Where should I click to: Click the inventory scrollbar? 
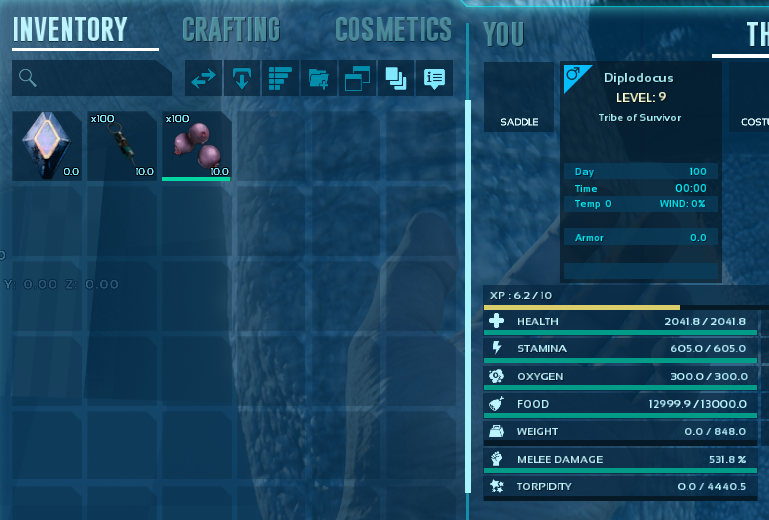(468, 200)
